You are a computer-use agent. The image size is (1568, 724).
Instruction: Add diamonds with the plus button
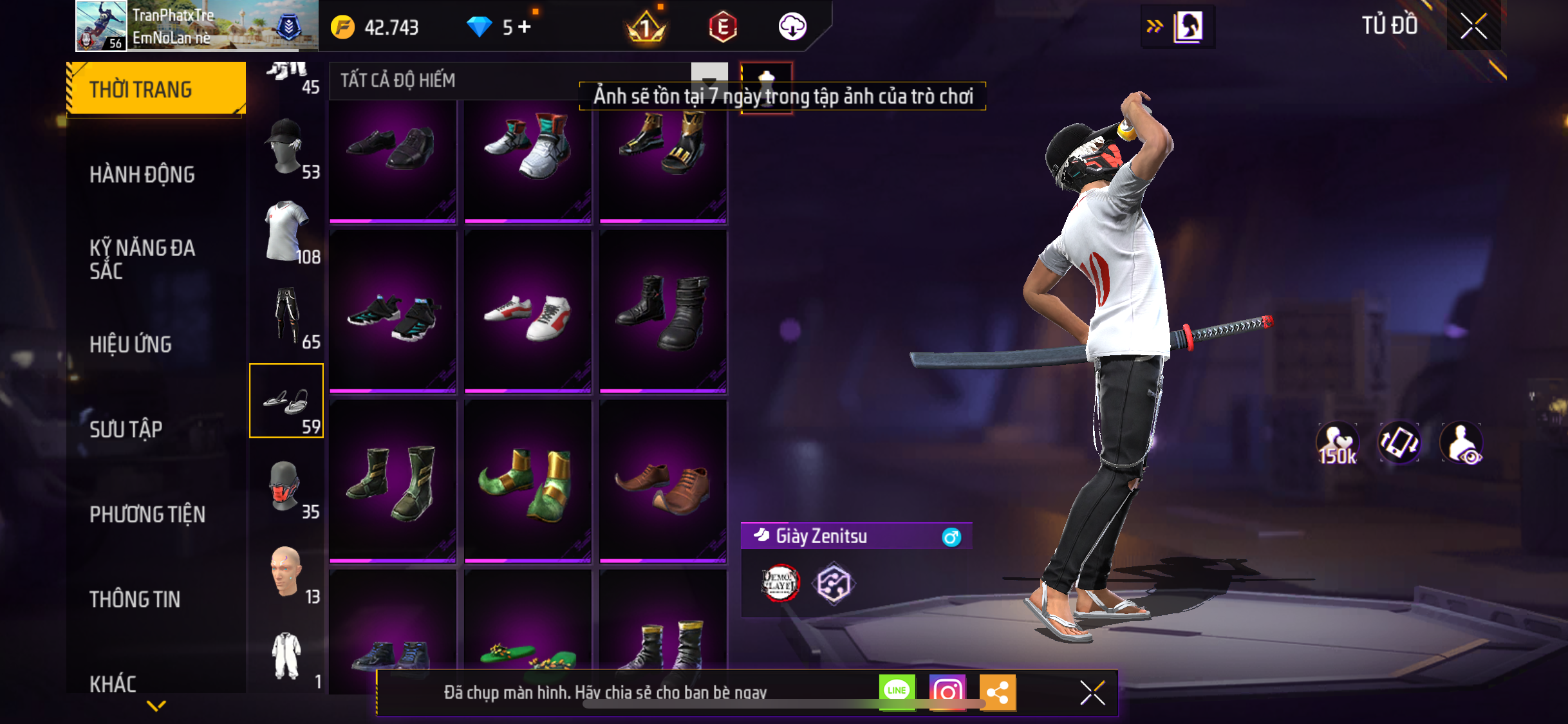point(525,27)
